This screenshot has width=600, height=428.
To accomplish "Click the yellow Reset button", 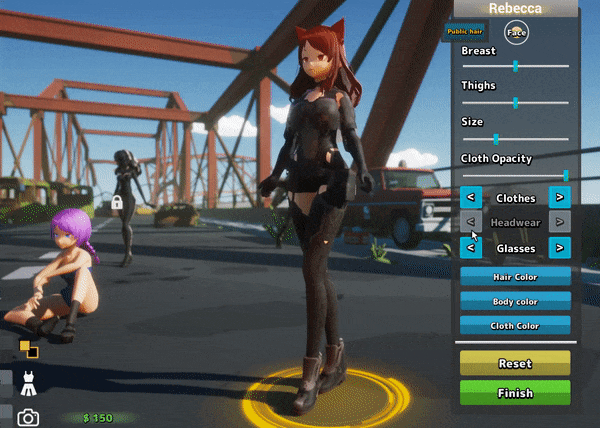I will (515, 363).
